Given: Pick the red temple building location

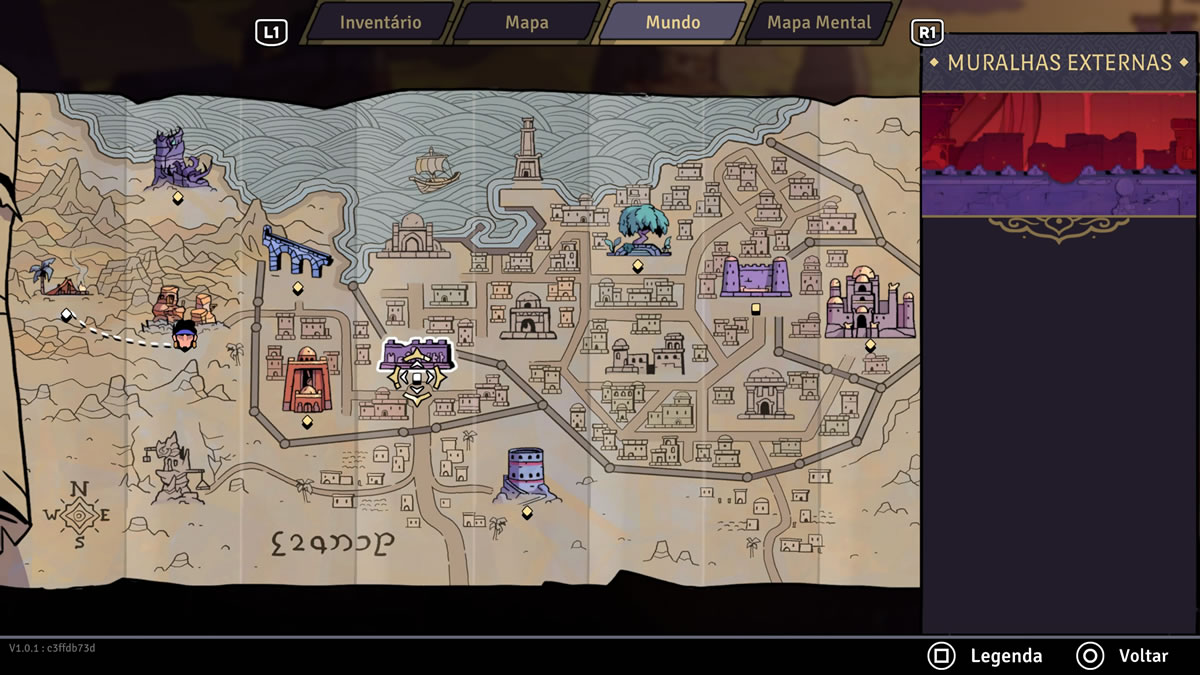Looking at the screenshot, I should (306, 381).
